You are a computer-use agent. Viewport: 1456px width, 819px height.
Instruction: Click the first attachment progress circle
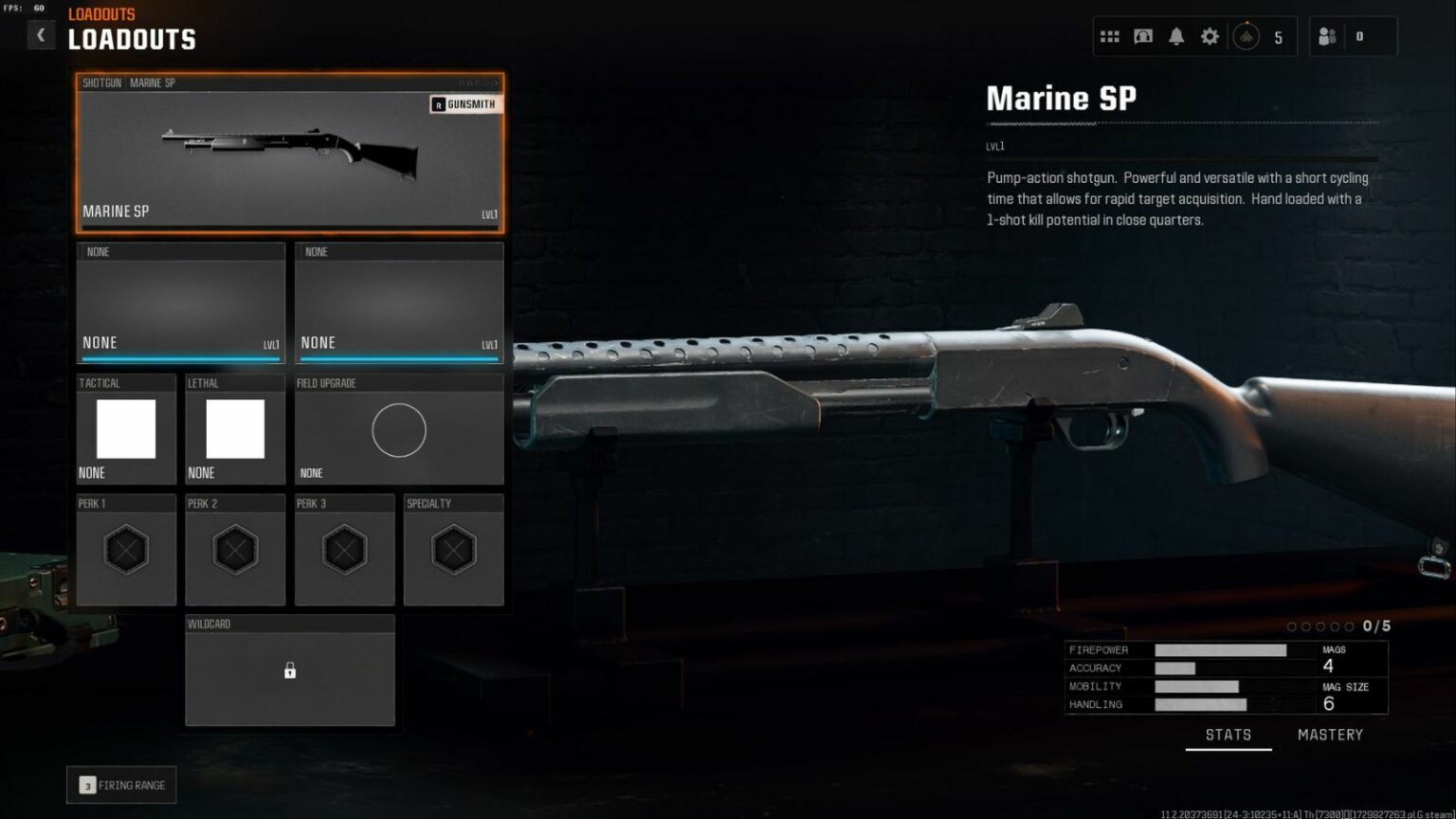[x=1293, y=626]
